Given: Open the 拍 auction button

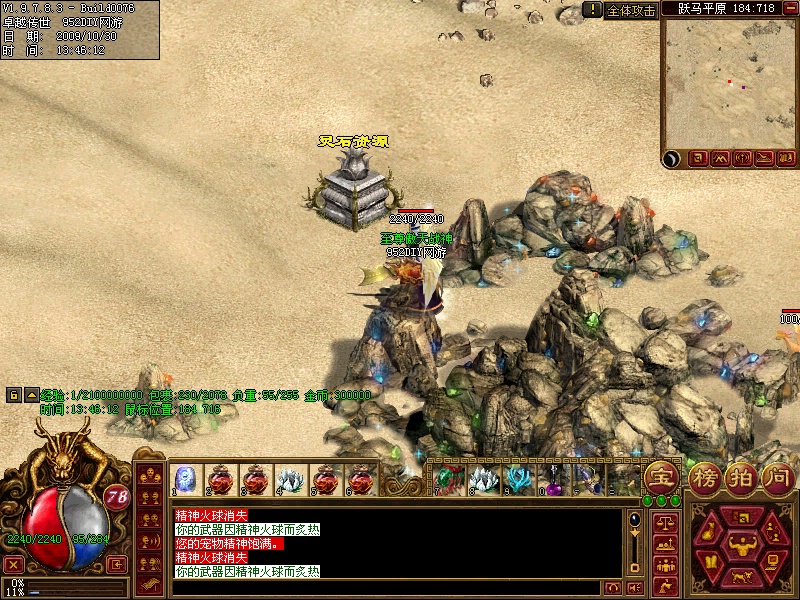Looking at the screenshot, I should [740, 477].
